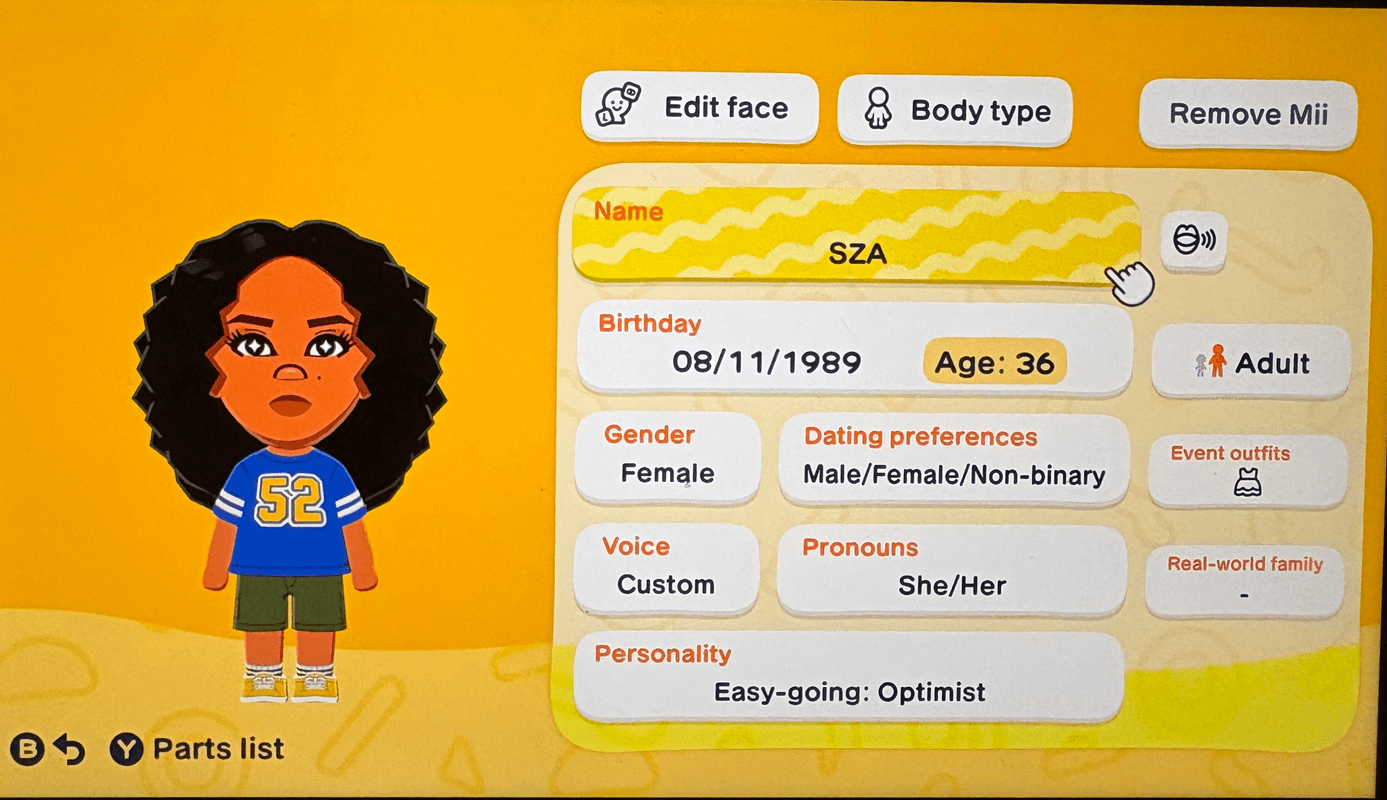
Task: Open the Pronouns selector showing She/Her
Action: coord(952,567)
